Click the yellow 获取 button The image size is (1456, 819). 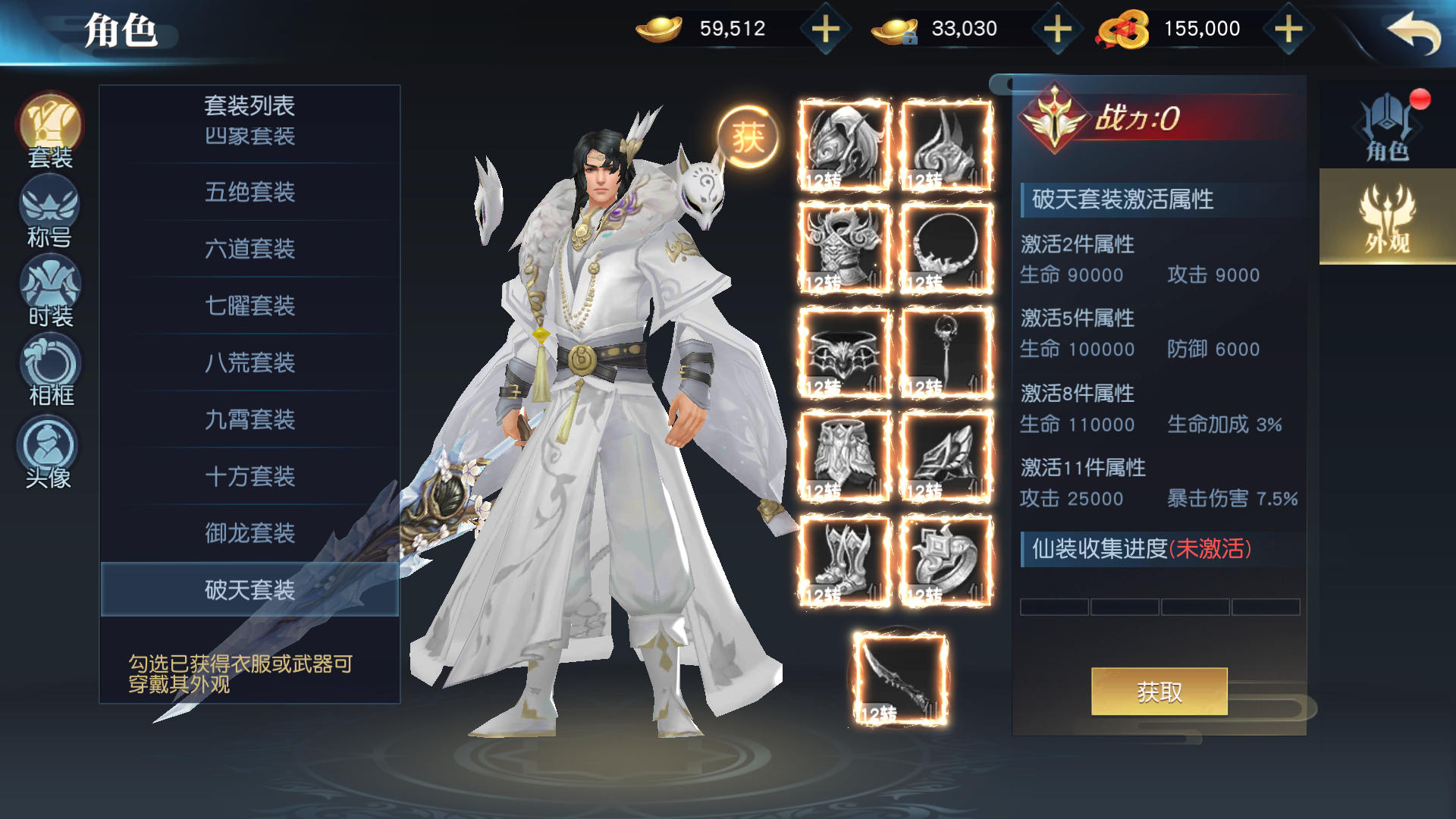1159,692
